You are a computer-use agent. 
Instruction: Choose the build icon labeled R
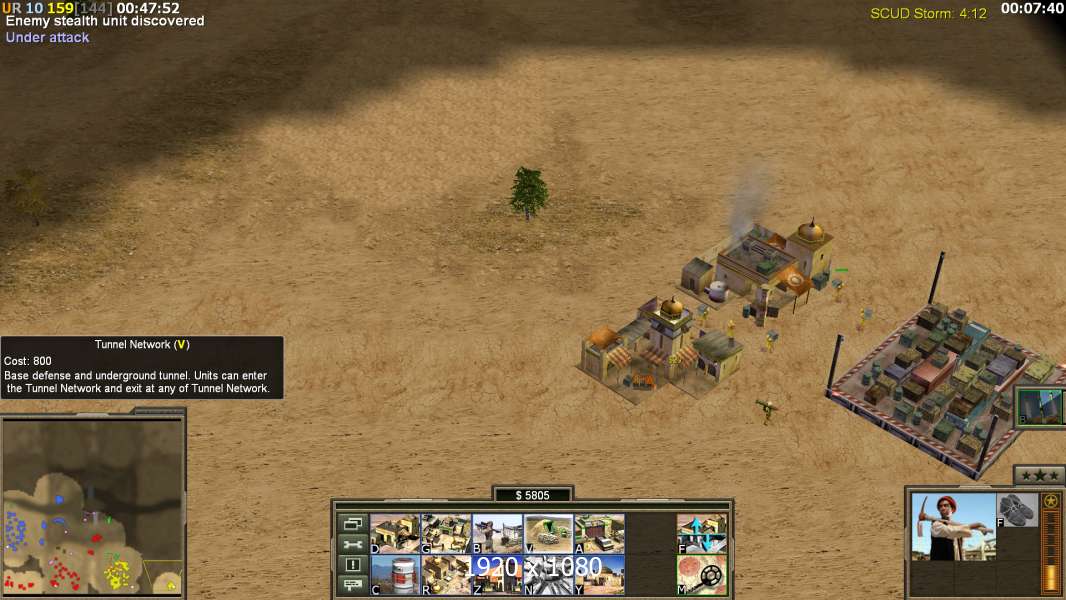[446, 574]
